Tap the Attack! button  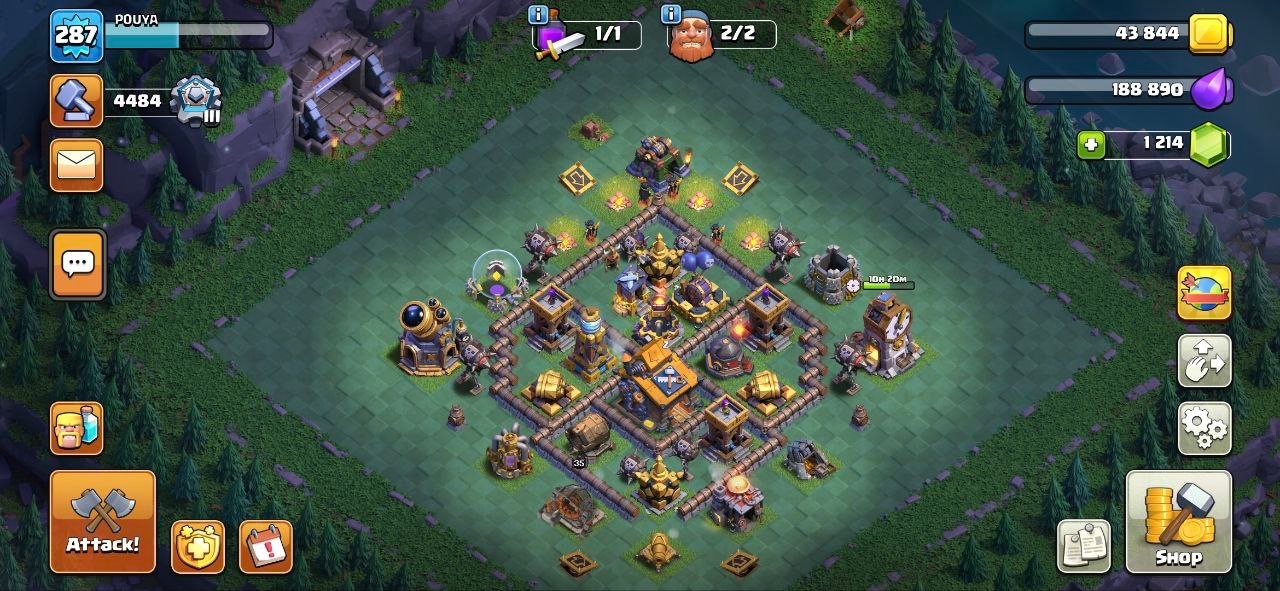pos(103,521)
